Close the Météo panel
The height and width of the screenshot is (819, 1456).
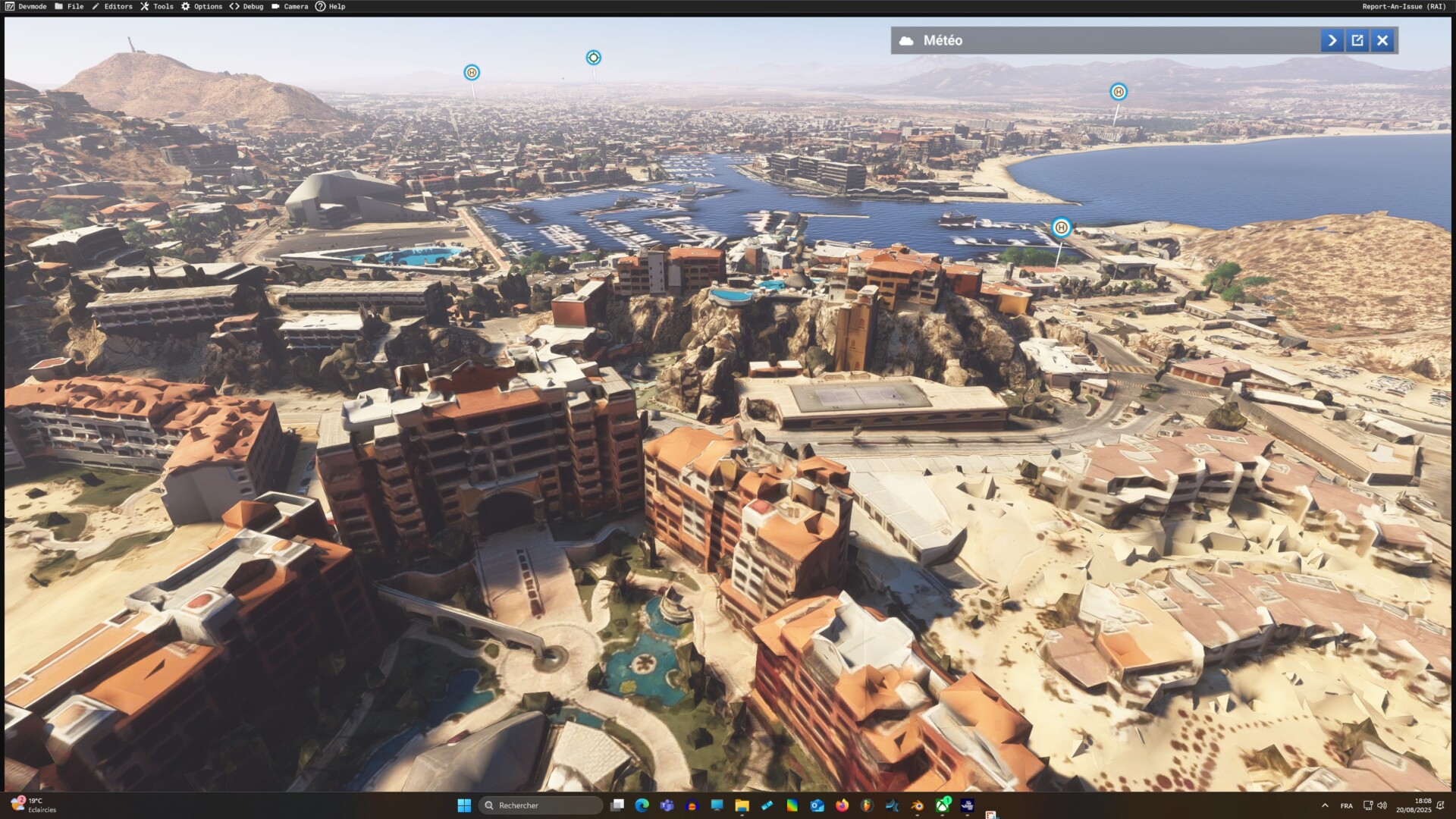click(x=1382, y=40)
